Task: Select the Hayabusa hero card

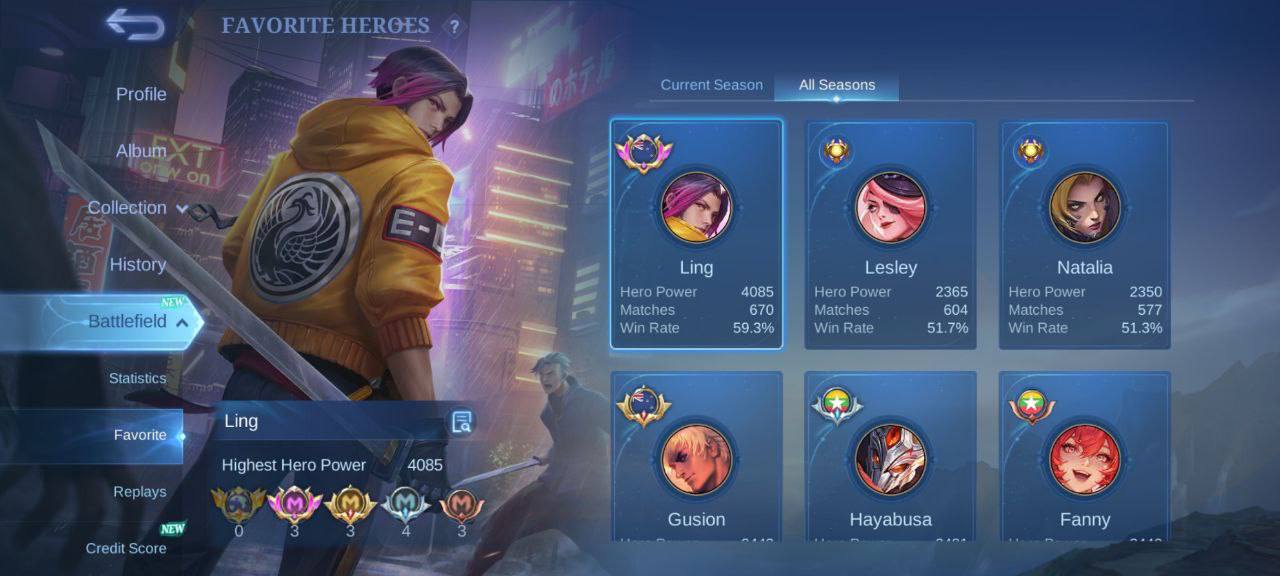Action: (x=890, y=460)
